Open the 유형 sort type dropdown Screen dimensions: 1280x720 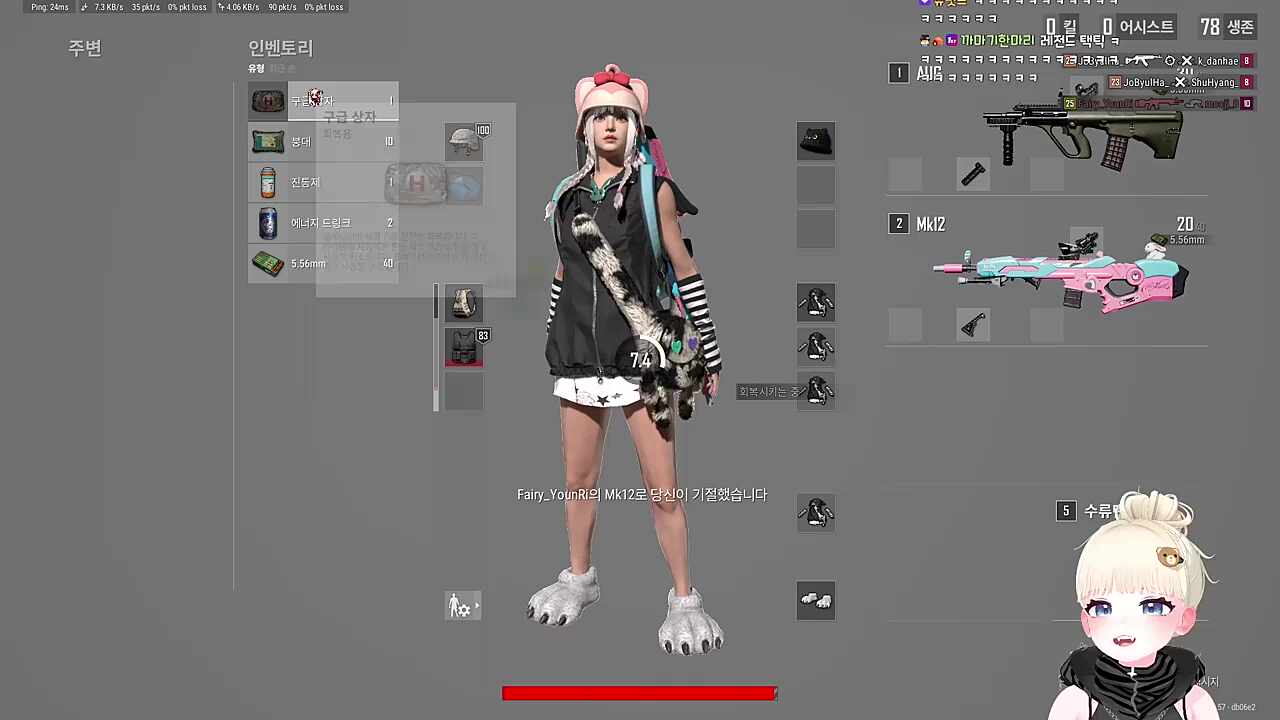(256, 68)
